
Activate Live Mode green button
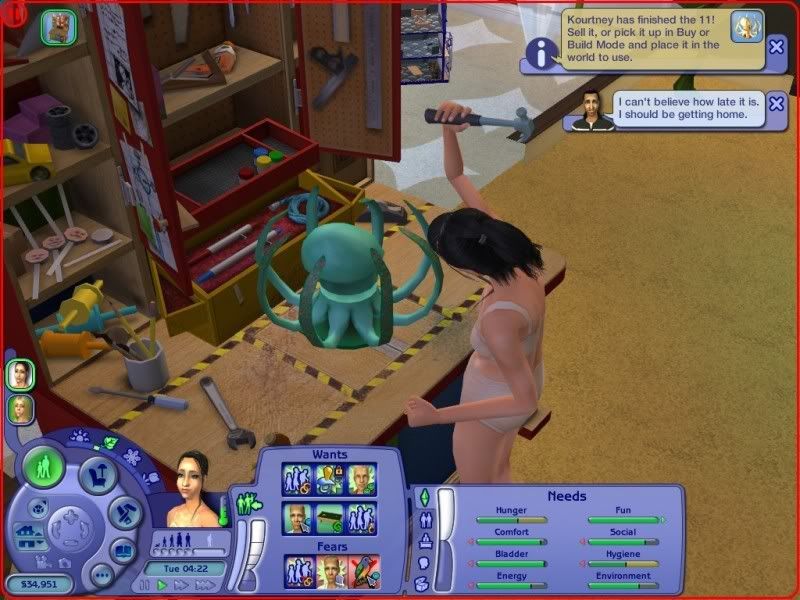pyautogui.click(x=44, y=467)
